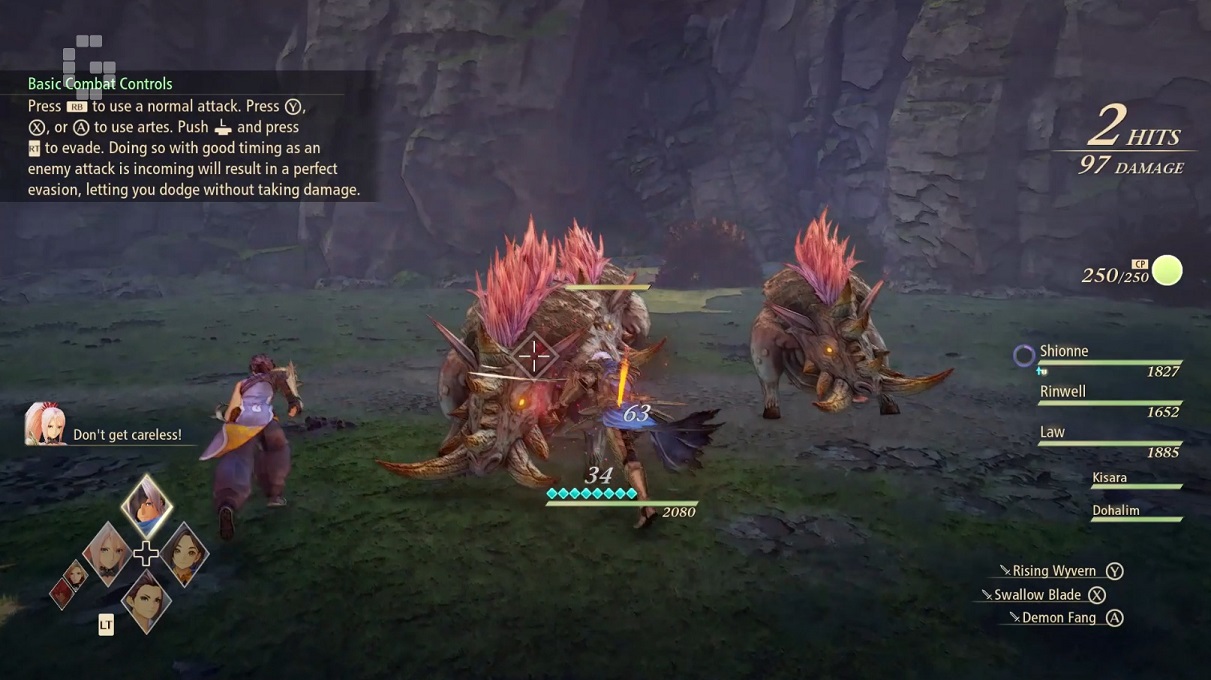The image size is (1211, 680).
Task: Activate Law's portrait in the boost diamond
Action: click(x=146, y=599)
